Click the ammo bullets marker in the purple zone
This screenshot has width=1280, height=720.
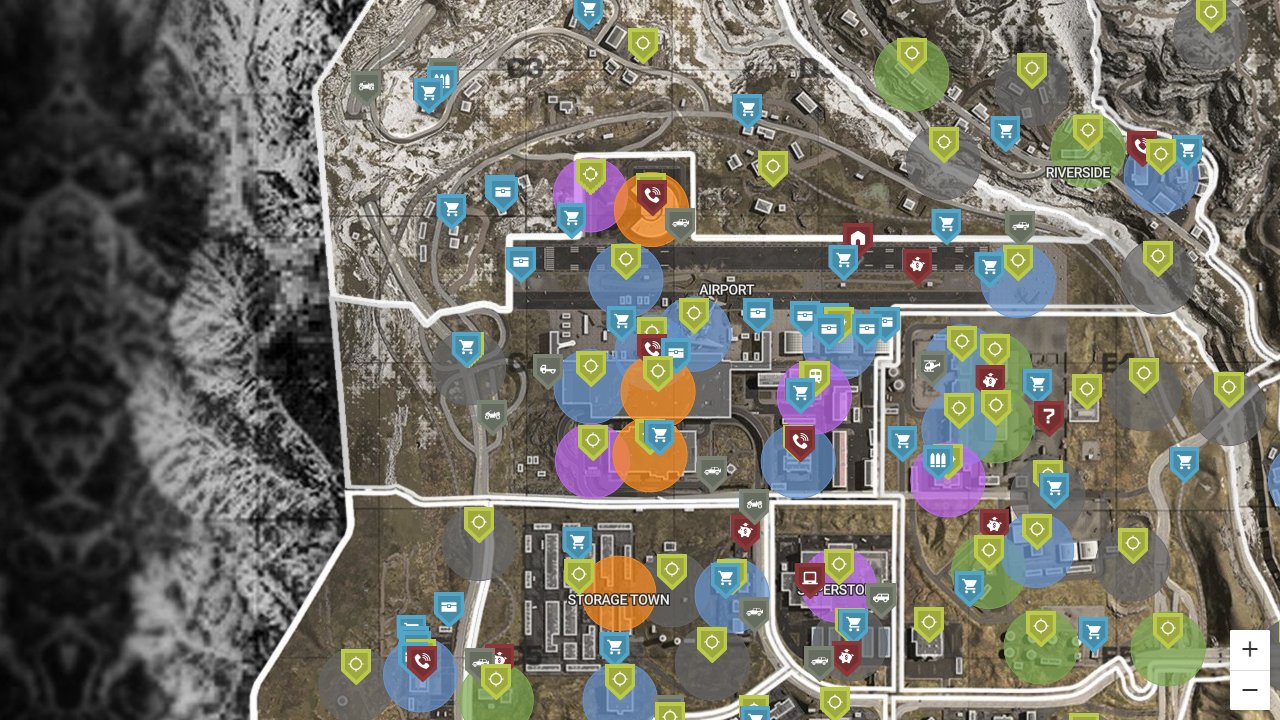pos(937,460)
